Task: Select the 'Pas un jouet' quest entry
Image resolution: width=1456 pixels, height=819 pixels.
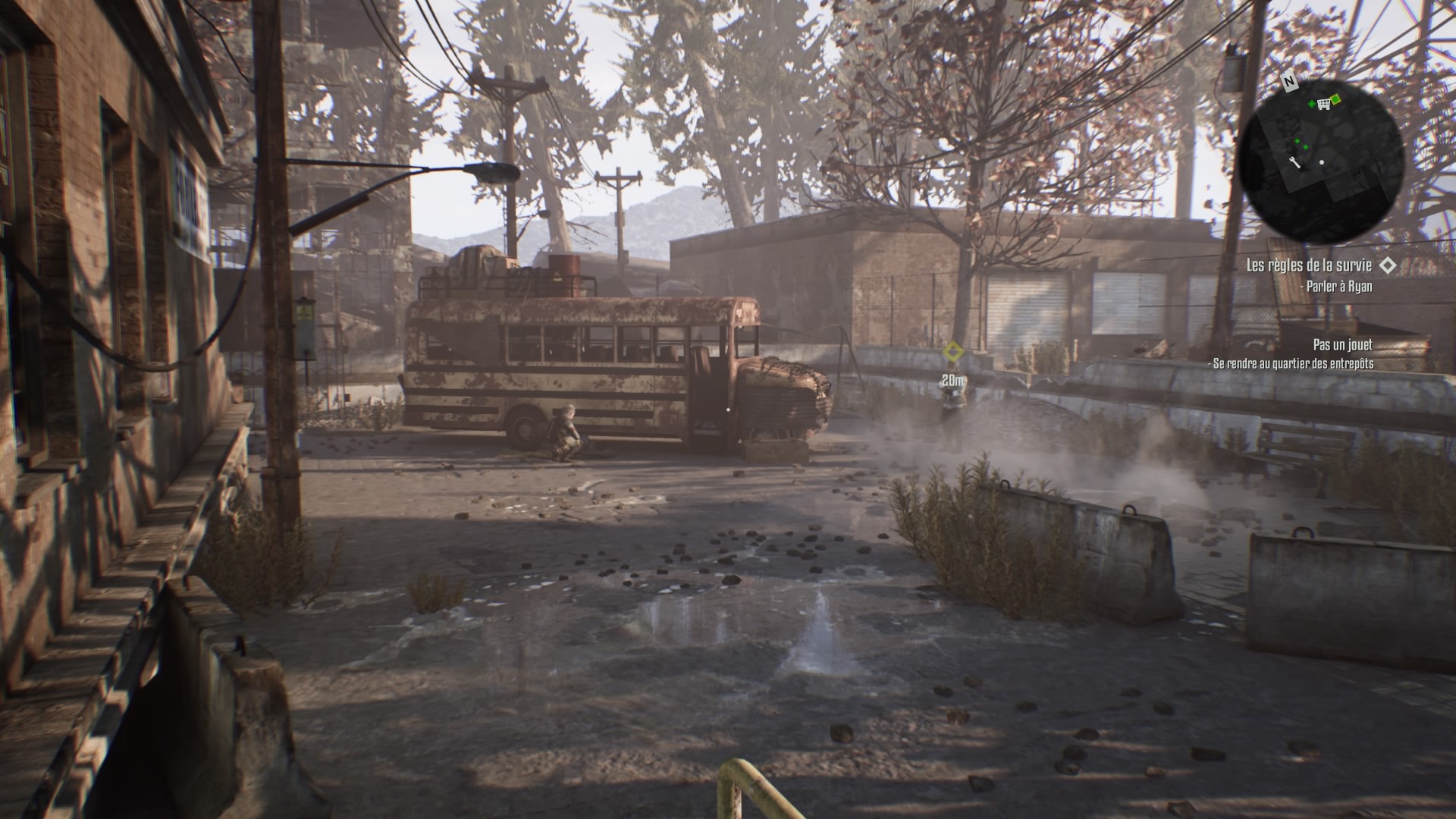Action: [1342, 345]
